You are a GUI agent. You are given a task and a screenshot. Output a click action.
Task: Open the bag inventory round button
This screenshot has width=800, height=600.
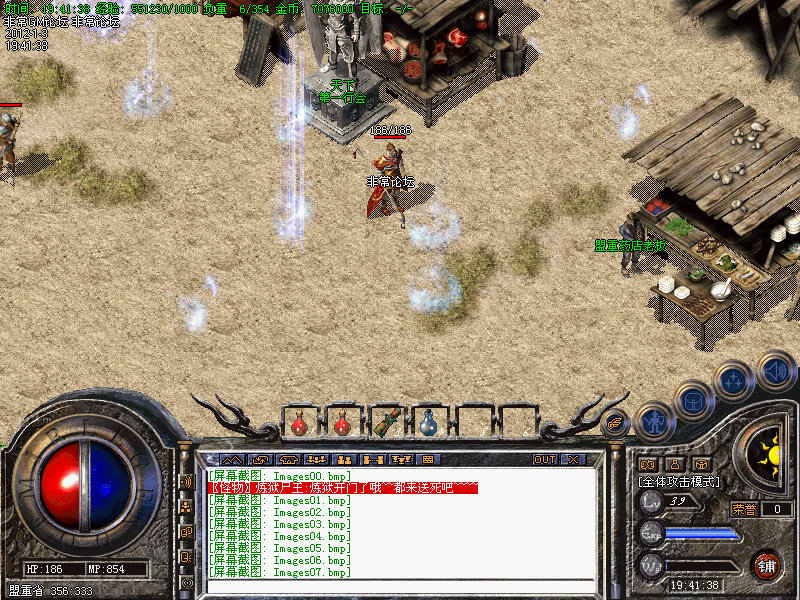[693, 400]
